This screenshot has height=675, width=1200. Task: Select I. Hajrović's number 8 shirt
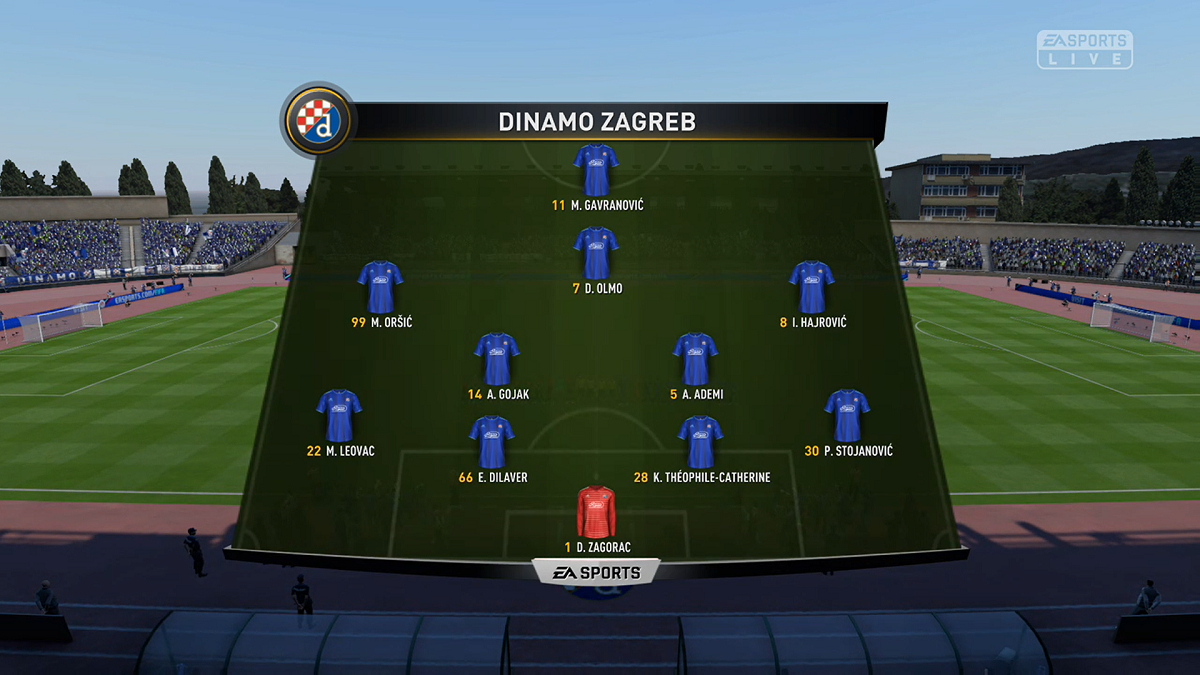(811, 287)
